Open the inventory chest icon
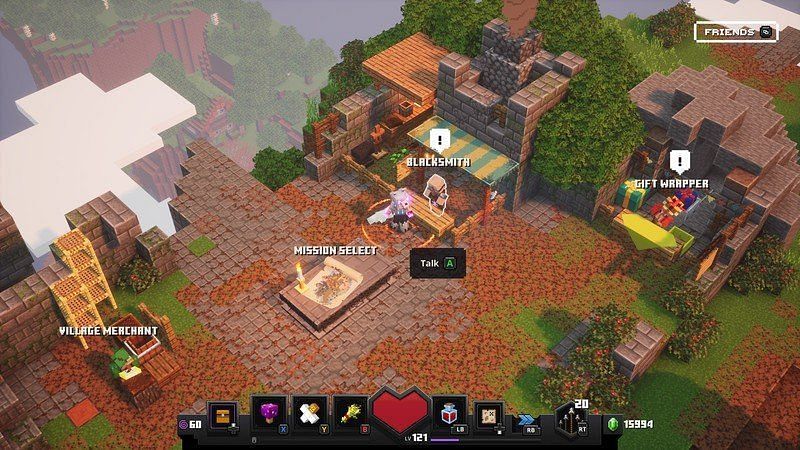The width and height of the screenshot is (800, 450). point(223,413)
